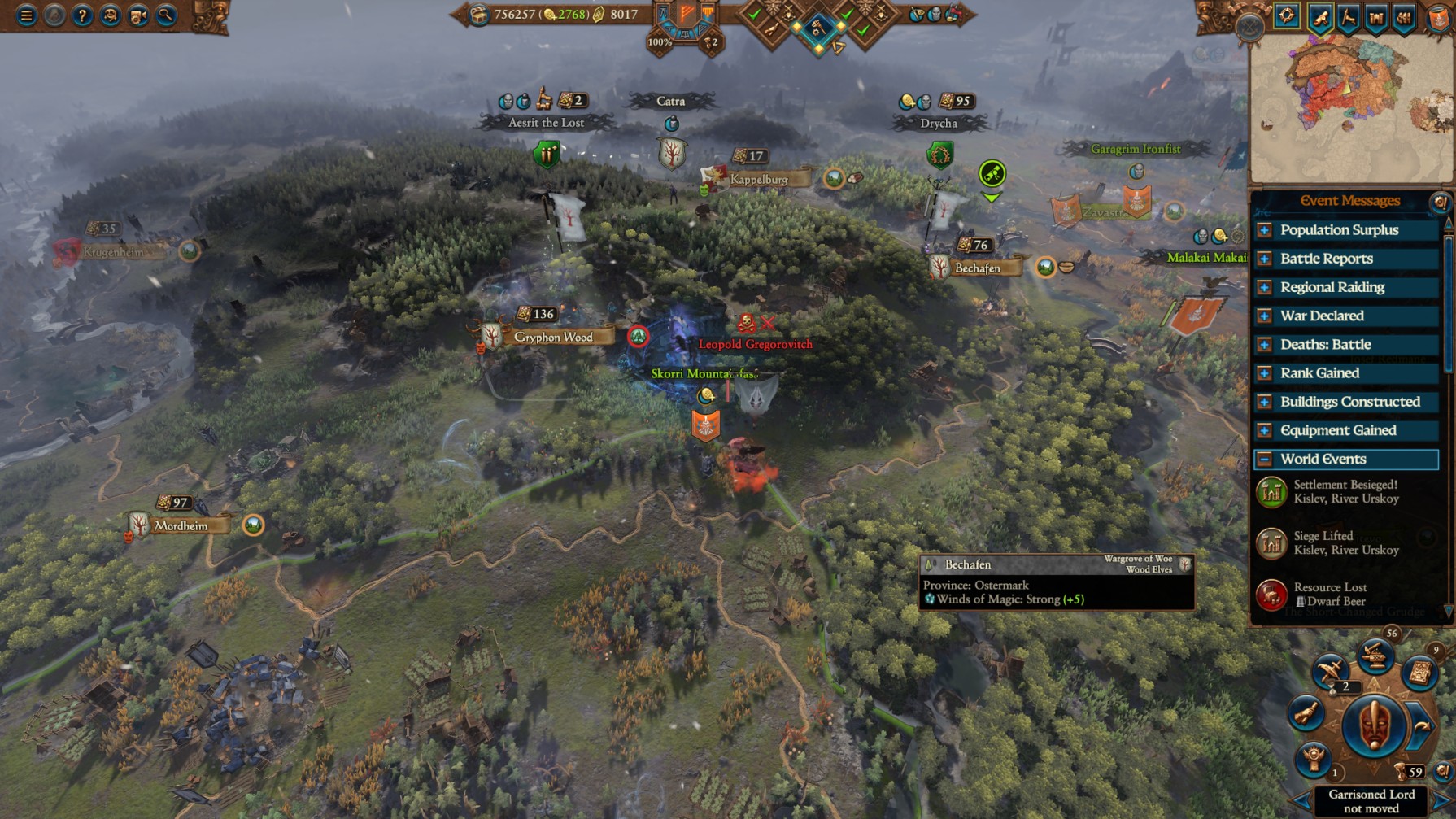
Task: Open the forge anvil button
Action: pyautogui.click(x=1375, y=656)
